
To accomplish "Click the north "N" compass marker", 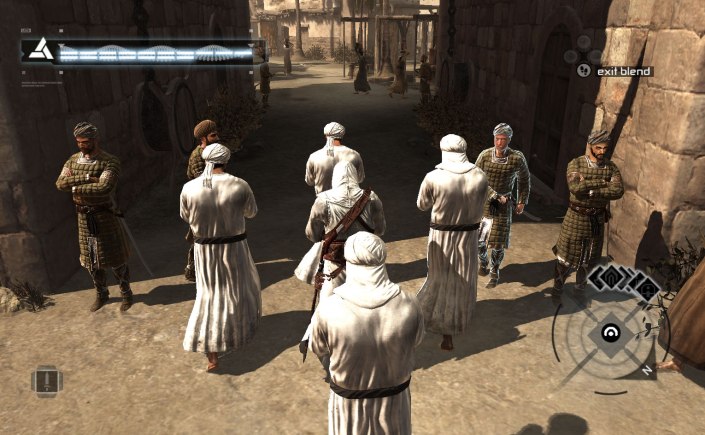I will [648, 369].
